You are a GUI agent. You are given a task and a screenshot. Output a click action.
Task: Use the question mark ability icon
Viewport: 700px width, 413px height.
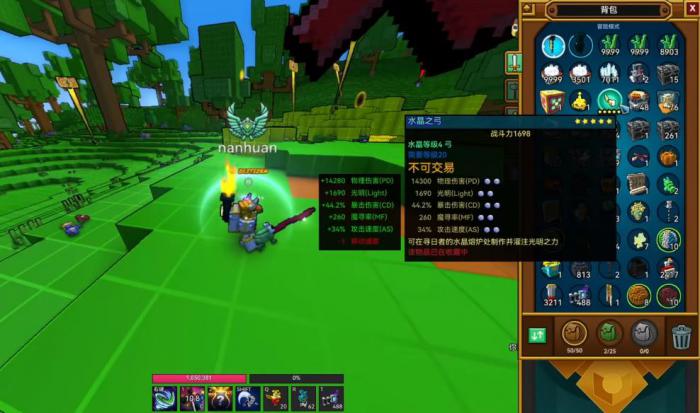pos(218,397)
